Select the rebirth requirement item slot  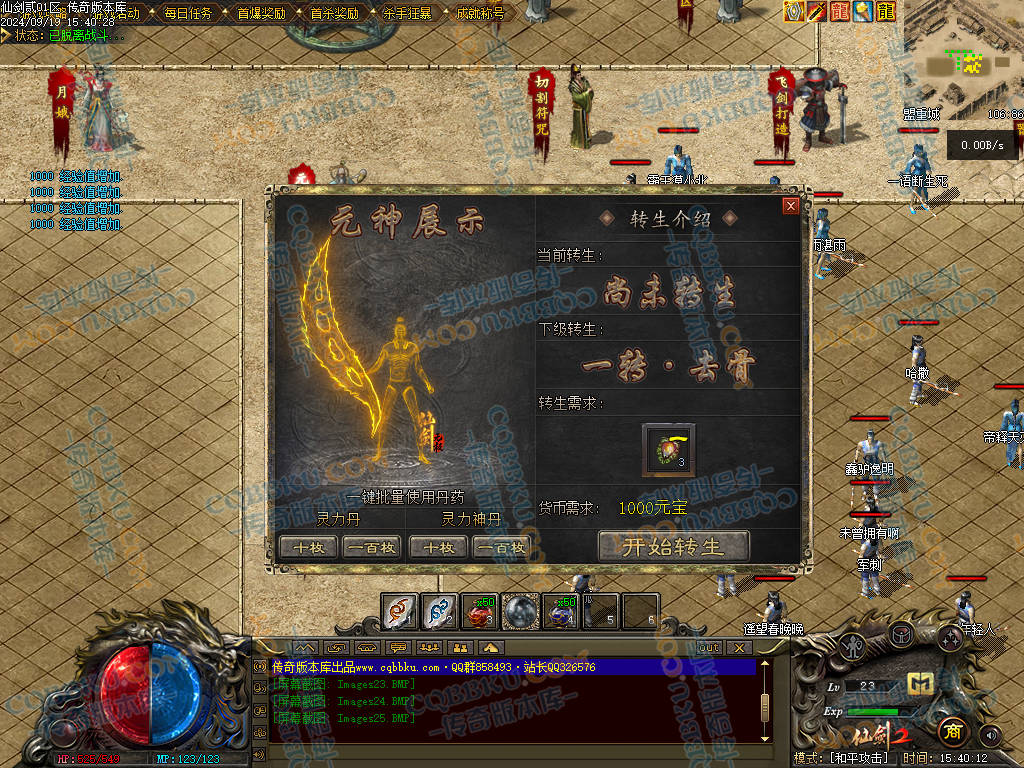tap(669, 447)
